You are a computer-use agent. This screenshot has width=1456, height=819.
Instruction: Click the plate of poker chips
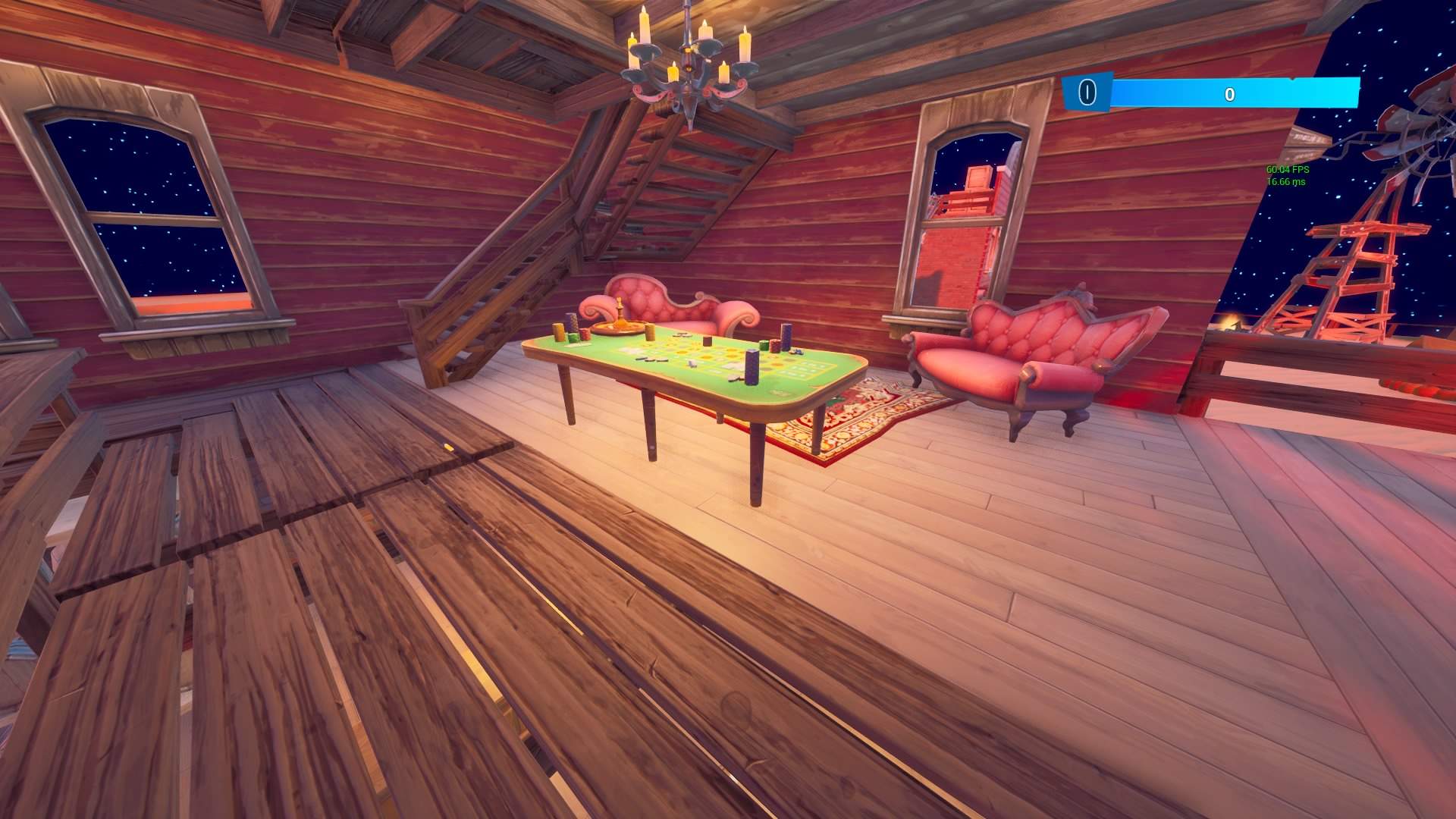pyautogui.click(x=618, y=330)
